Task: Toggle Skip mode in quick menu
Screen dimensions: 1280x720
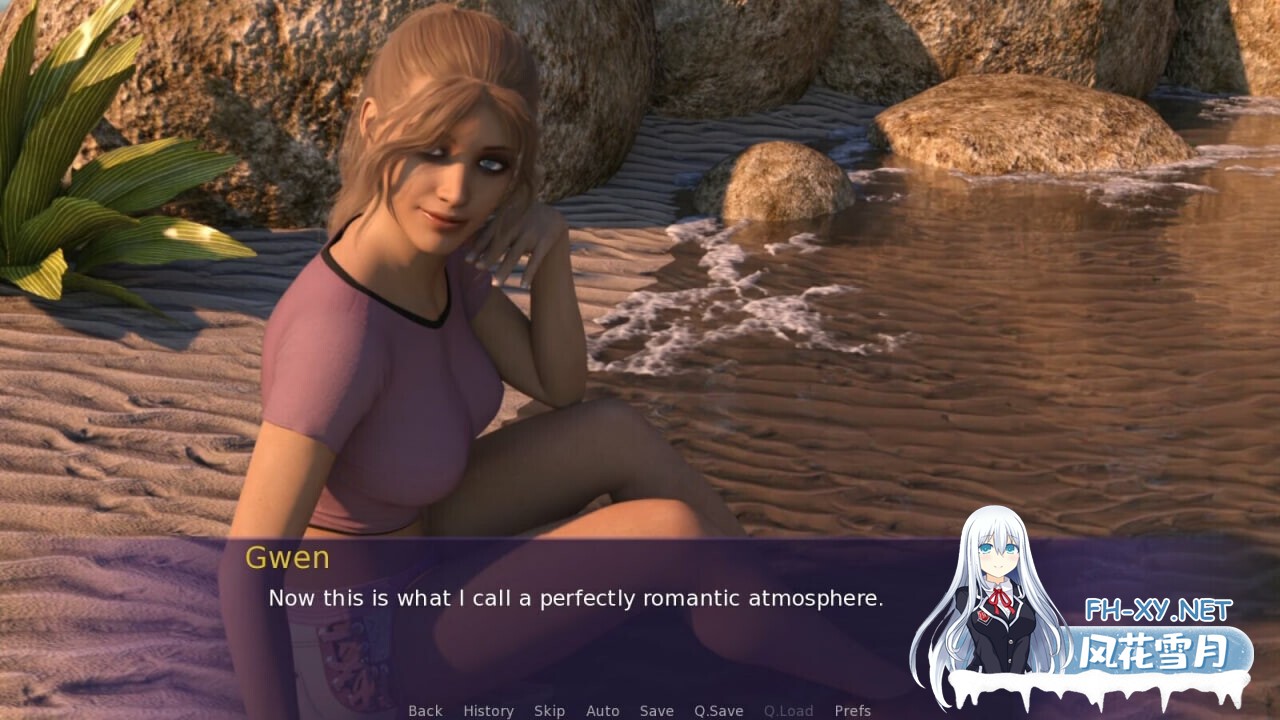Action: (549, 711)
